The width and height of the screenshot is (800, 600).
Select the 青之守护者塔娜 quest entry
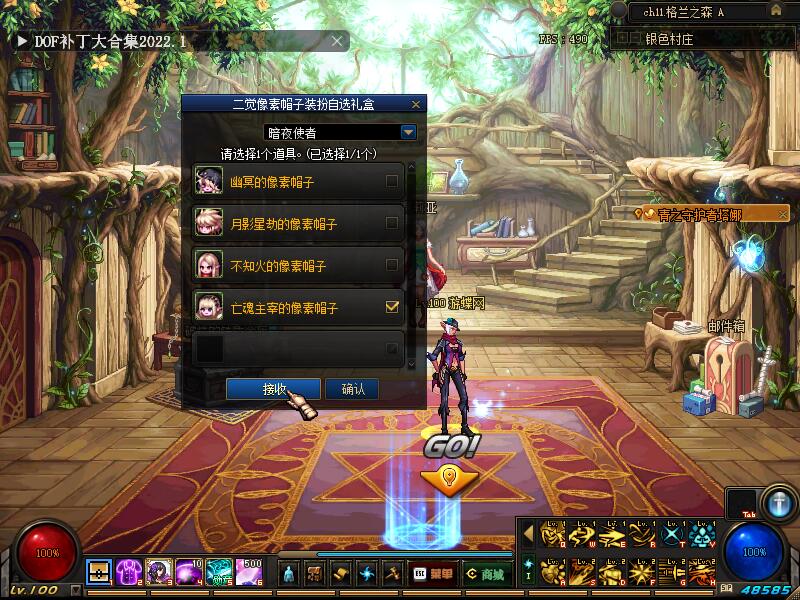click(x=706, y=214)
